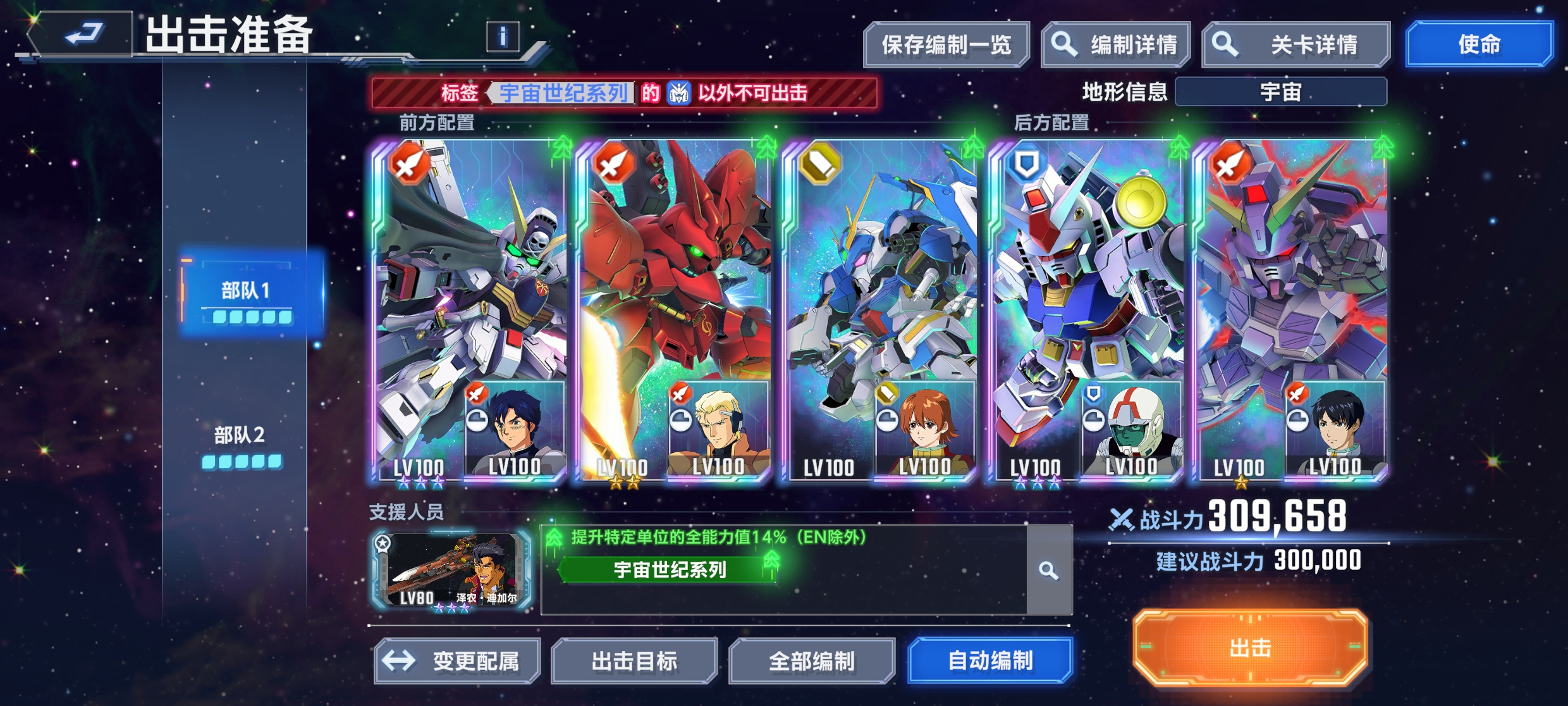Click the support effect magnifier button
Image resolution: width=1568 pixels, height=706 pixels.
pyautogui.click(x=1049, y=571)
